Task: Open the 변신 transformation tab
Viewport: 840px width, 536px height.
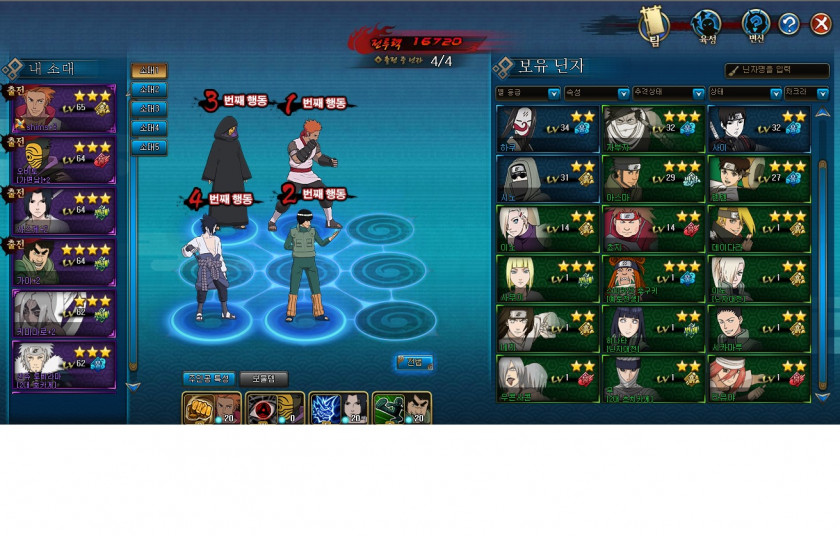Action: coord(755,25)
